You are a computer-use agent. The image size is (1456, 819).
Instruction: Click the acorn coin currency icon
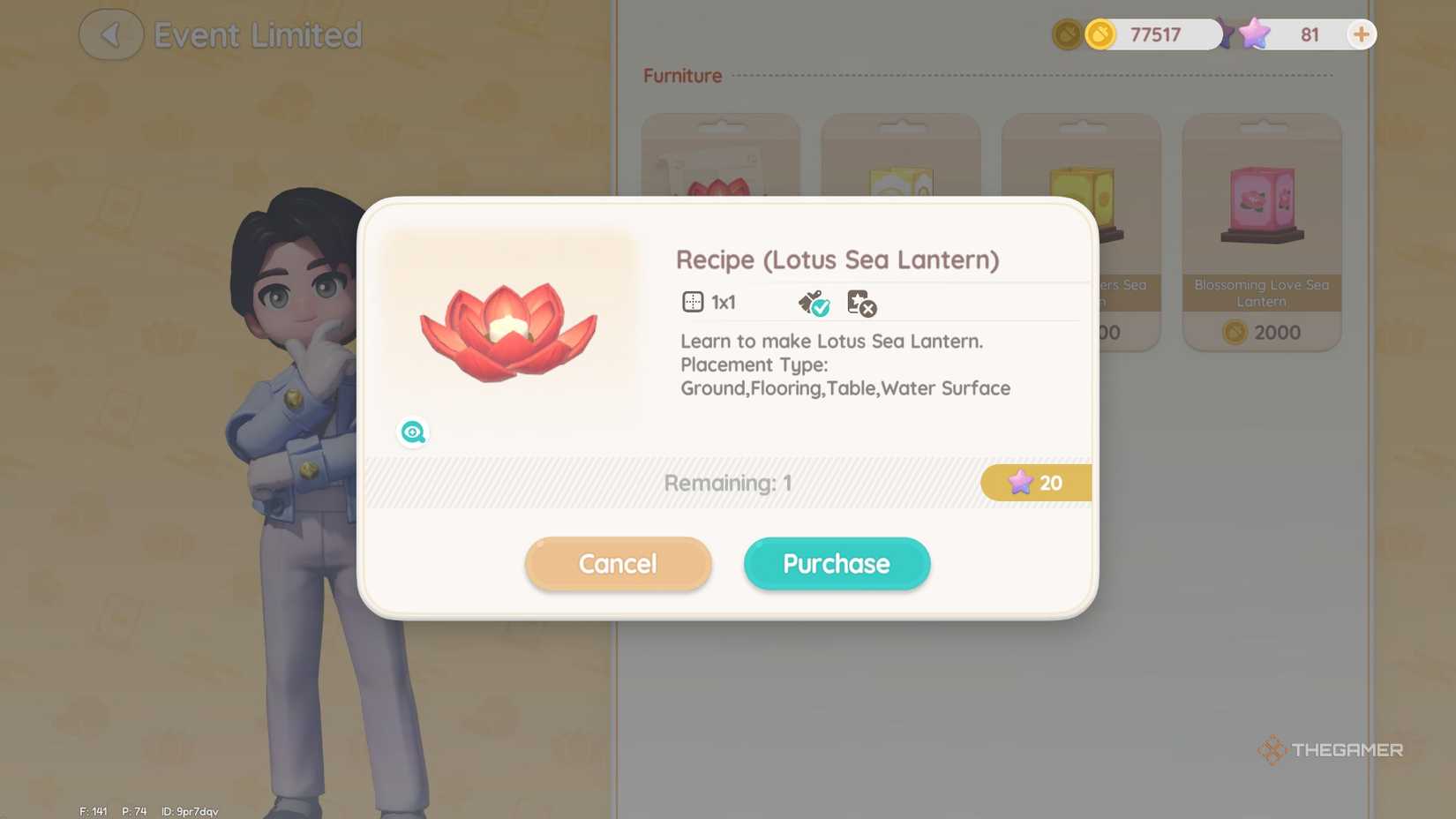[1100, 34]
